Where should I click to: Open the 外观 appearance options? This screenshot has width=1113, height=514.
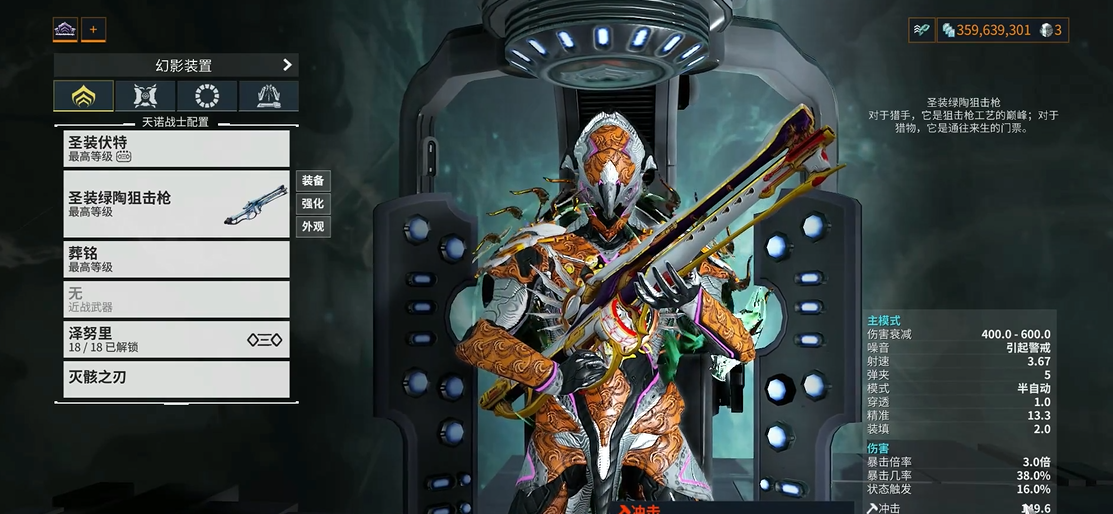click(313, 227)
